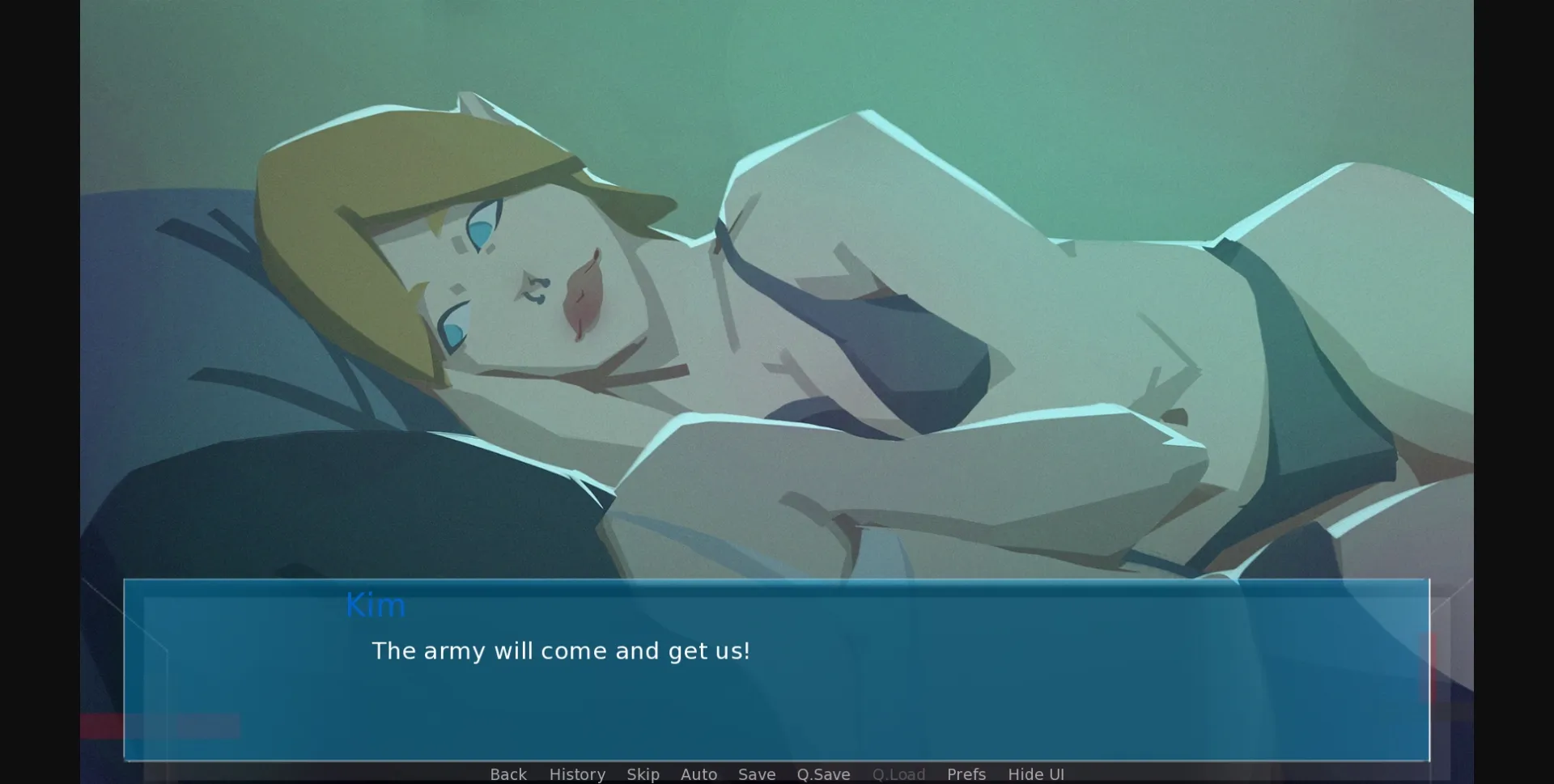Open History from the bottom bar
1554x784 pixels.
click(576, 774)
